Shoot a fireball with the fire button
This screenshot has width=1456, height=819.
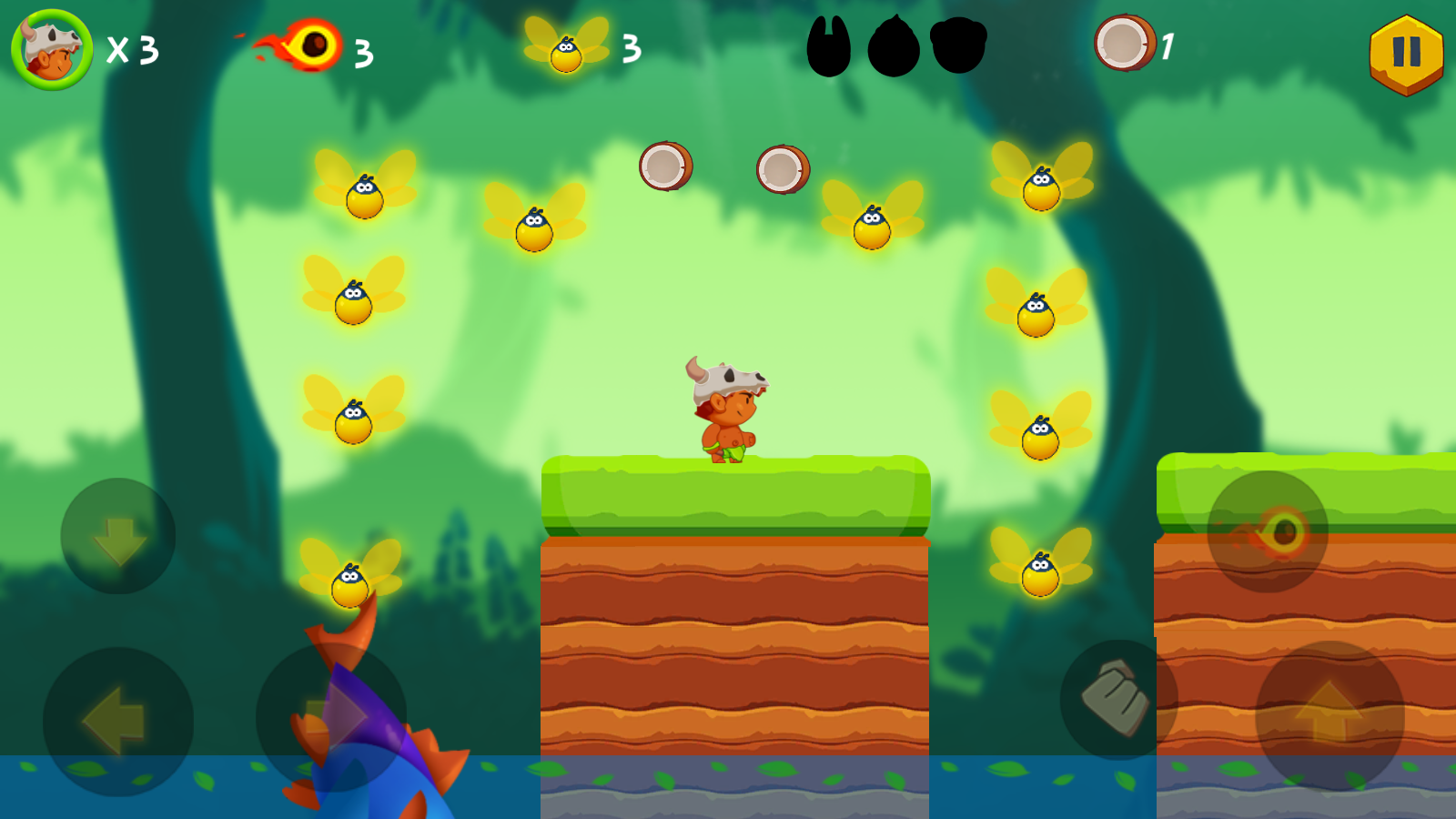click(1268, 531)
